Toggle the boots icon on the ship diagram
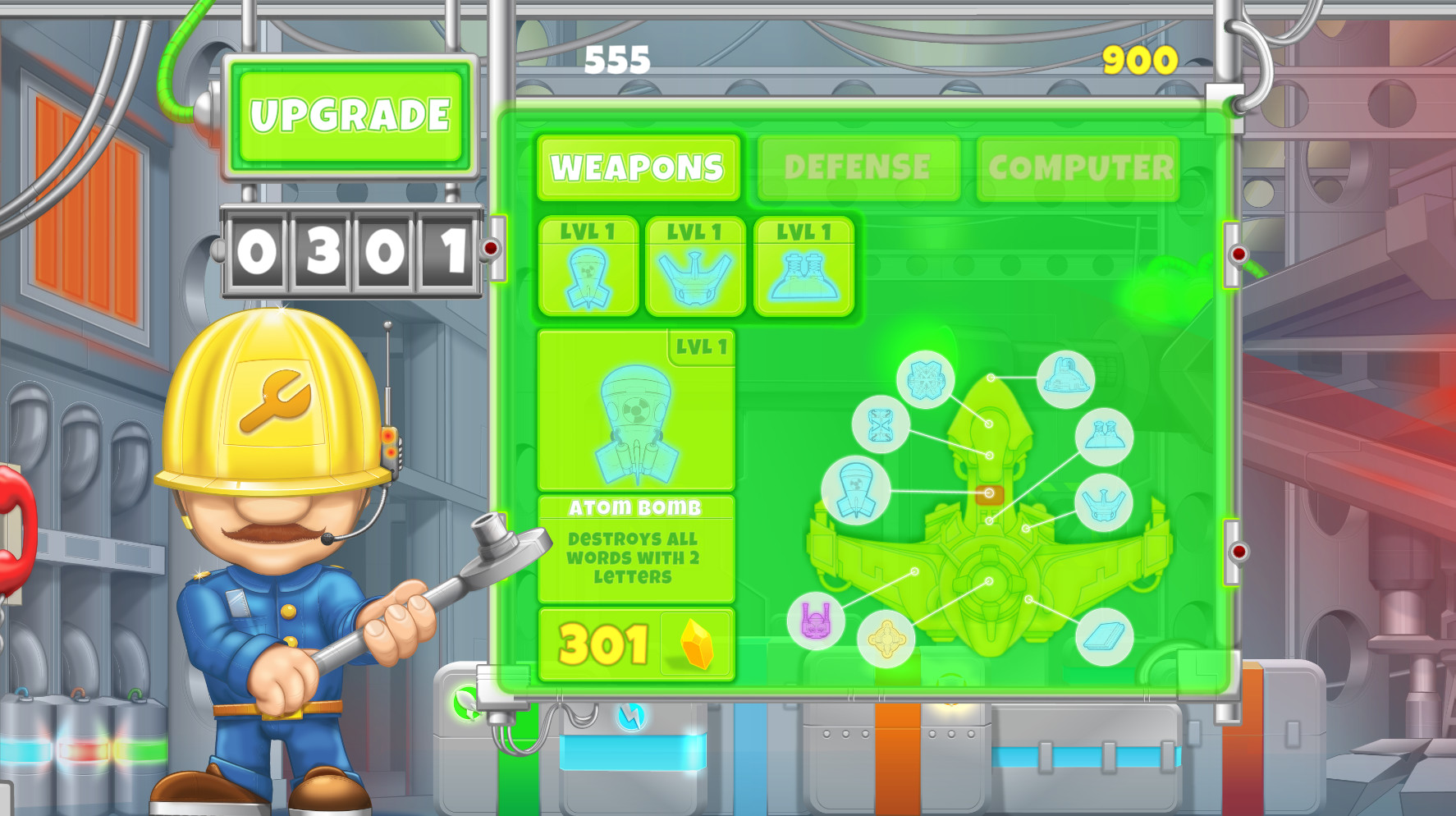1456x816 pixels. (1104, 436)
